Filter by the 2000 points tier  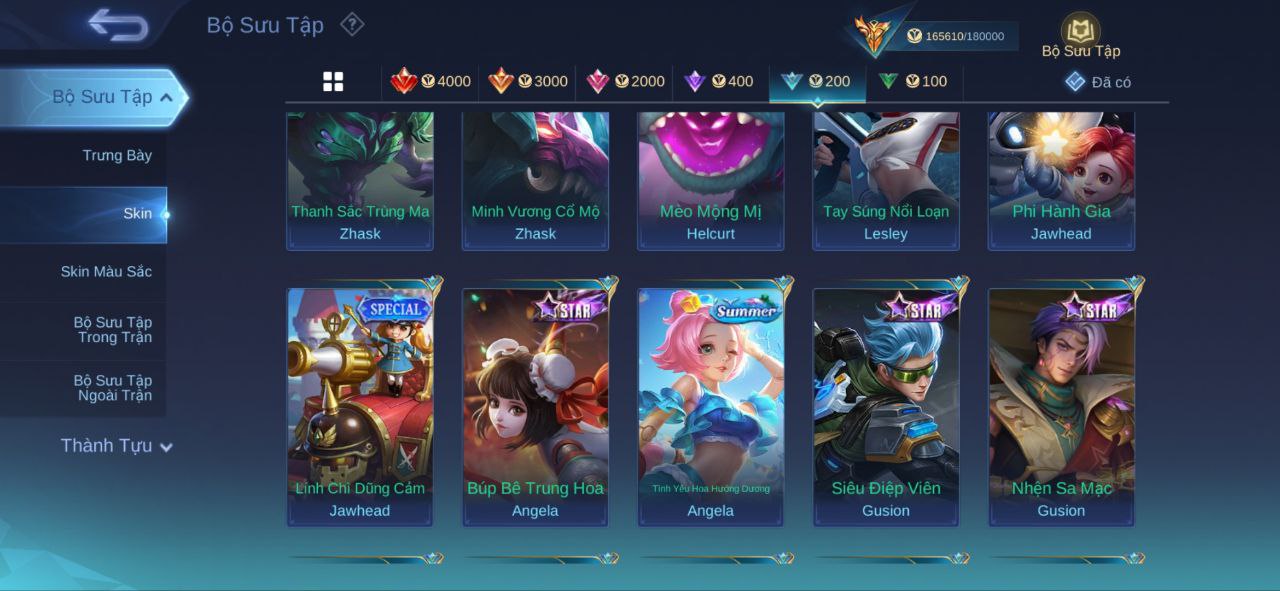pos(626,82)
